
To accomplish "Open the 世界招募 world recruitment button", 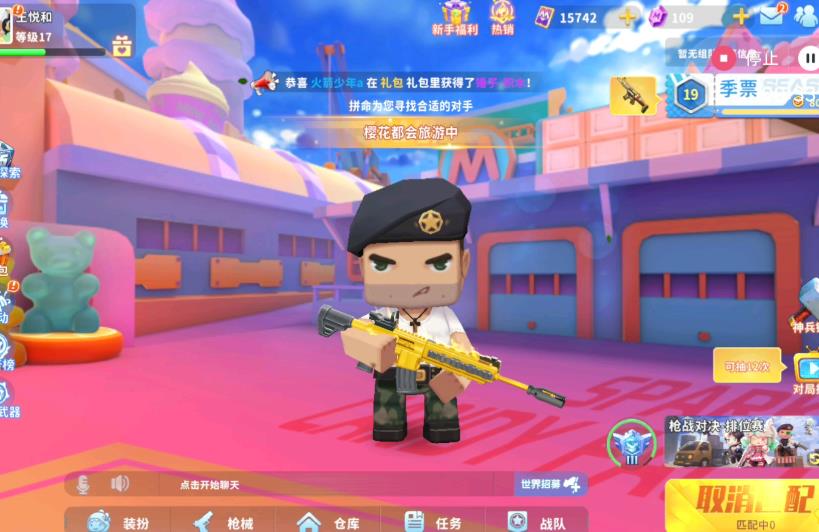I will [550, 484].
